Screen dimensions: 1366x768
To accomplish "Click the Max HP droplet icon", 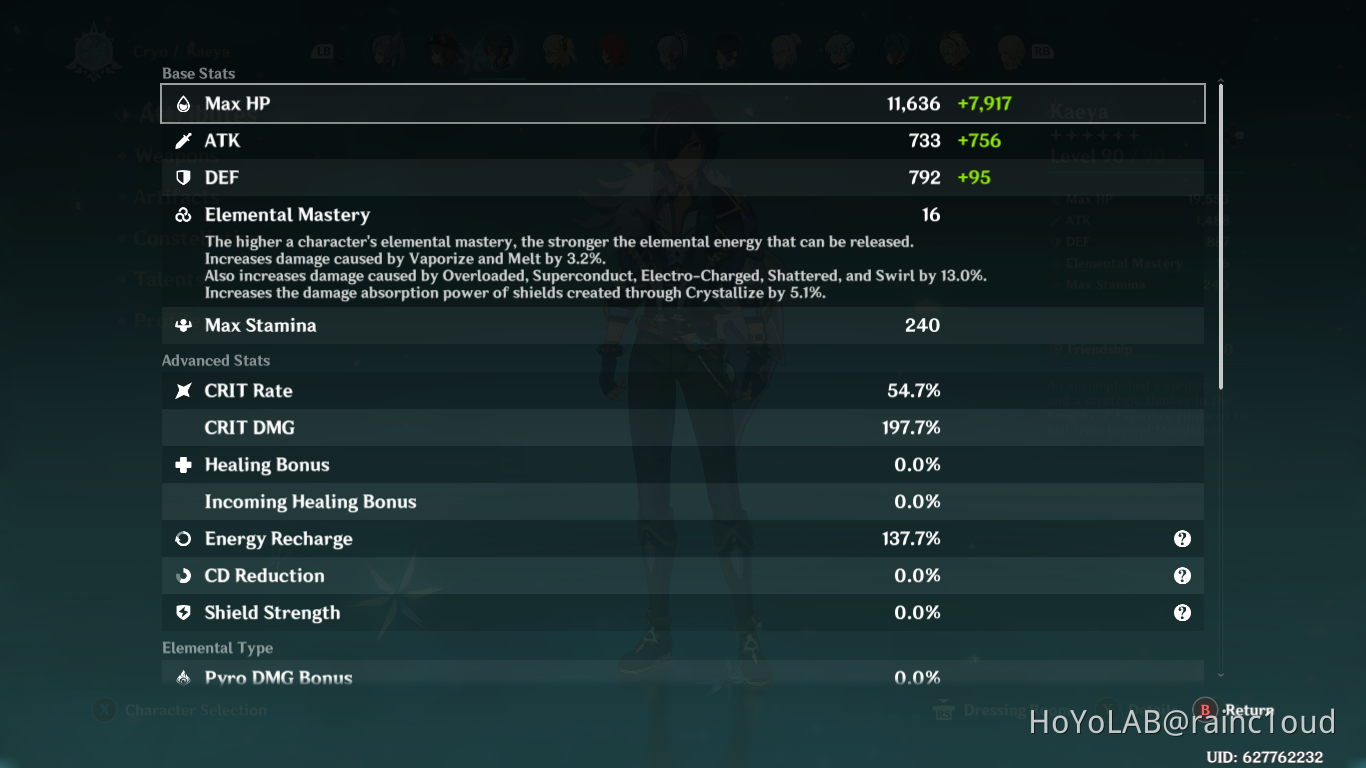I will click(185, 103).
